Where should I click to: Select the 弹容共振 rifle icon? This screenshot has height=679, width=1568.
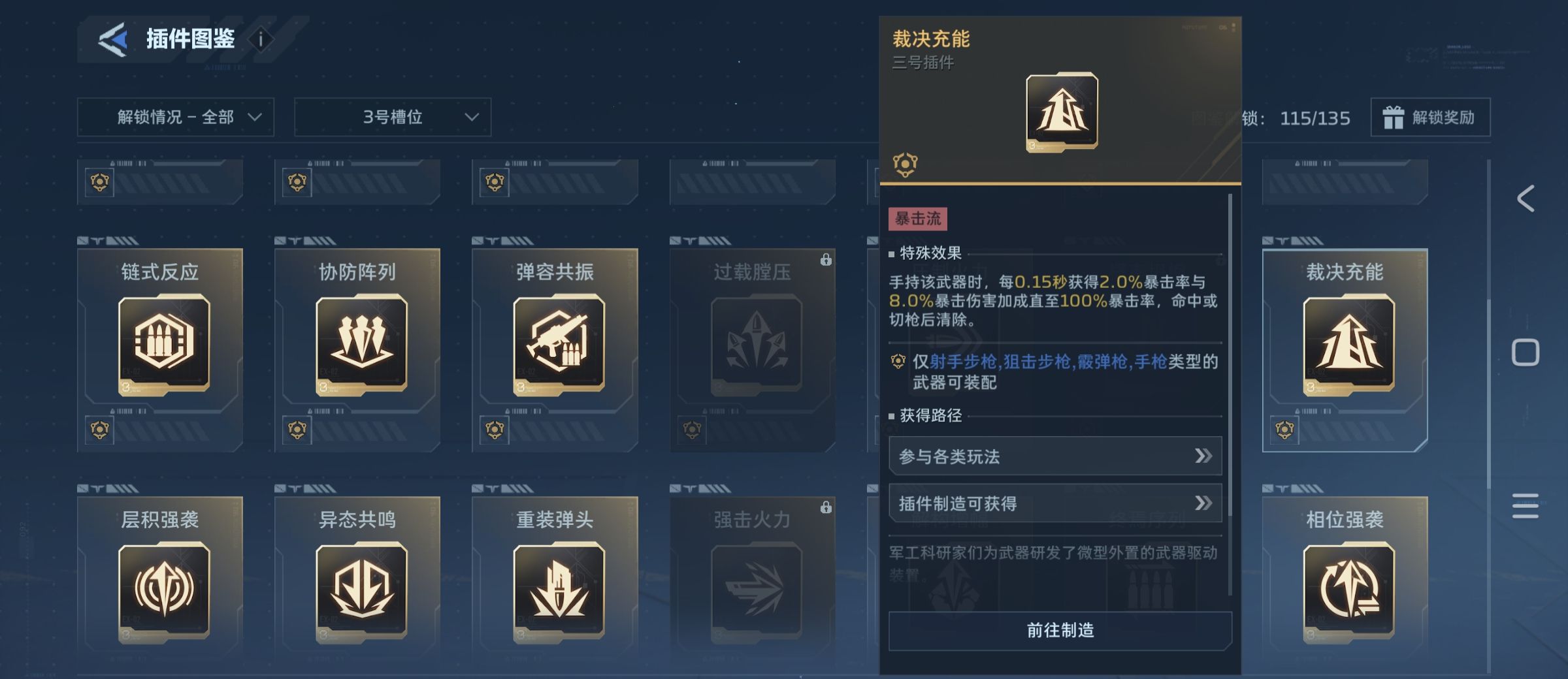tap(559, 346)
